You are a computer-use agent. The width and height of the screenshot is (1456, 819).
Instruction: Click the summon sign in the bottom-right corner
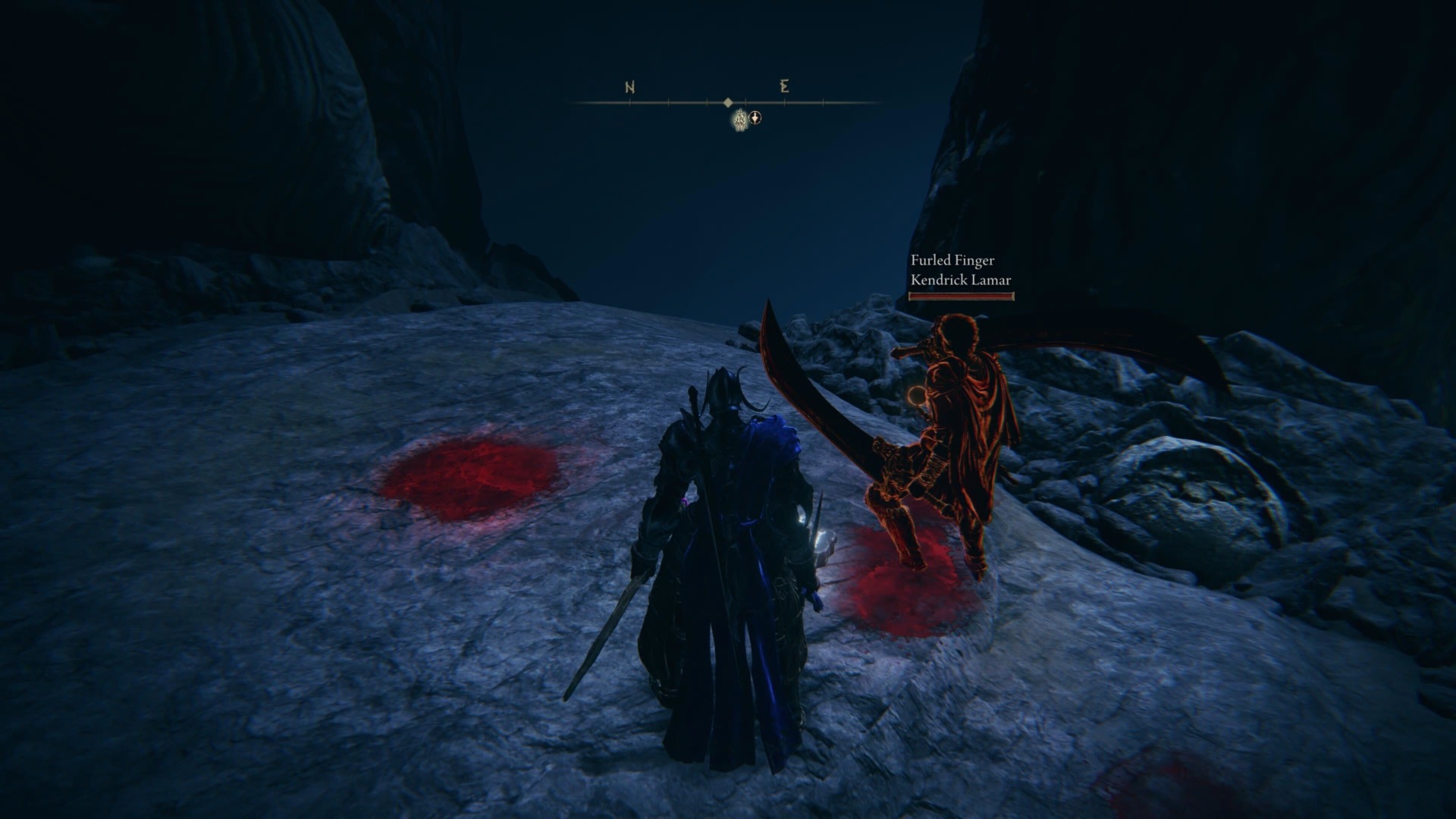[x=1160, y=789]
